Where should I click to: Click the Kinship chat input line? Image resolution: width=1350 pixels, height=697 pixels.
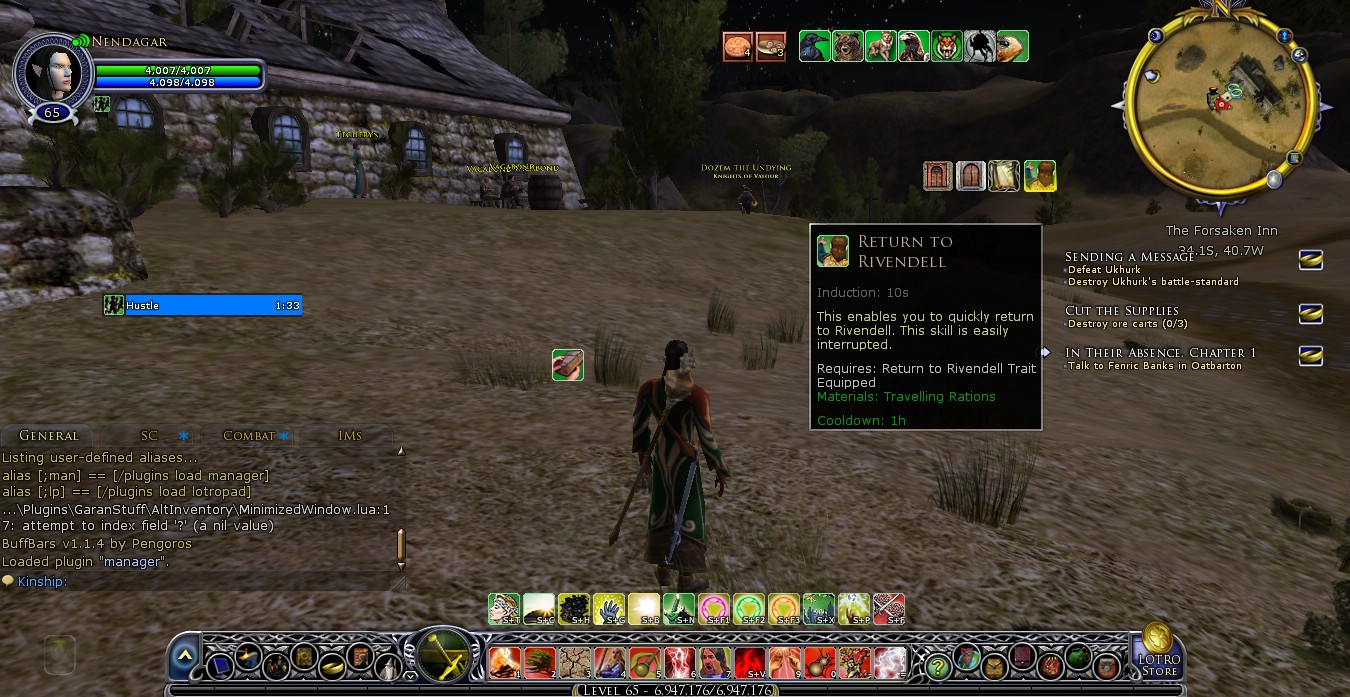point(200,581)
